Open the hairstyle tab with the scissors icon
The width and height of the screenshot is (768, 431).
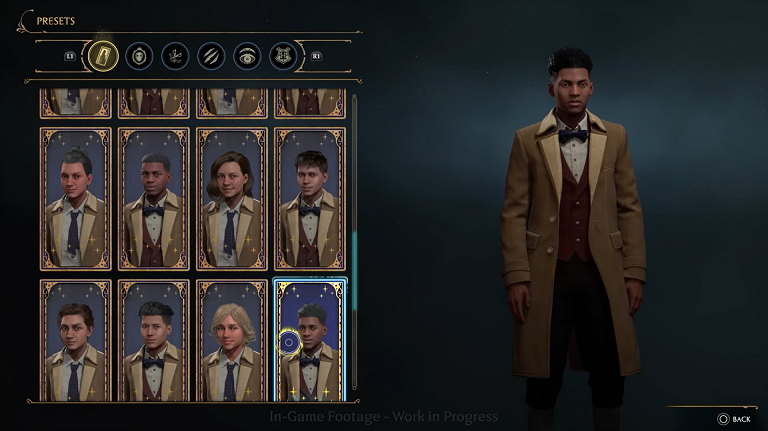175,56
